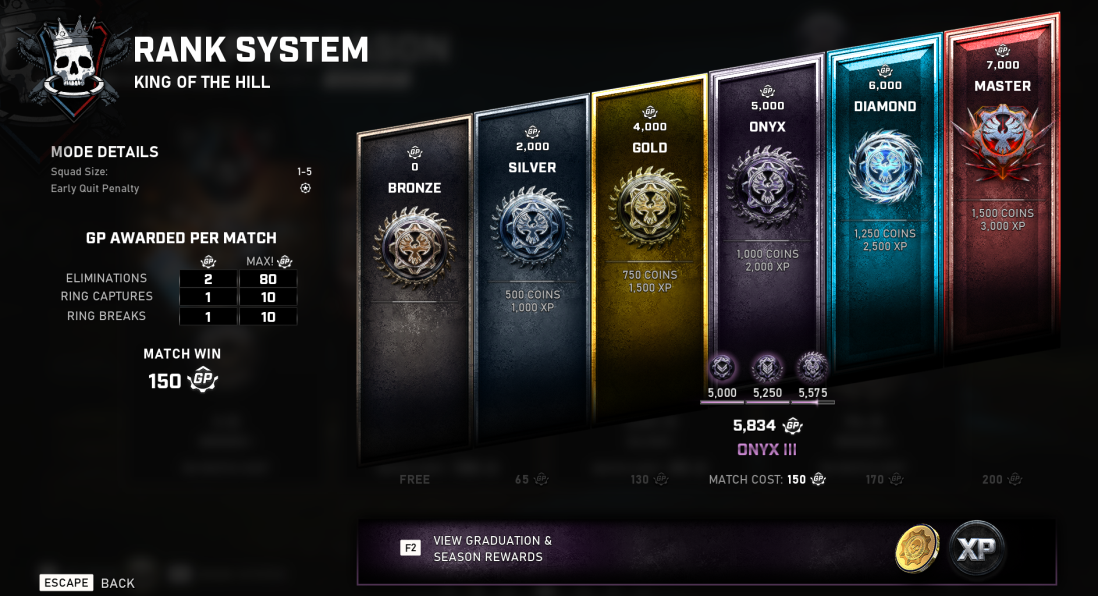Click the Onyx I tier icon labeled 5,000
This screenshot has width=1098, height=596.
click(722, 369)
